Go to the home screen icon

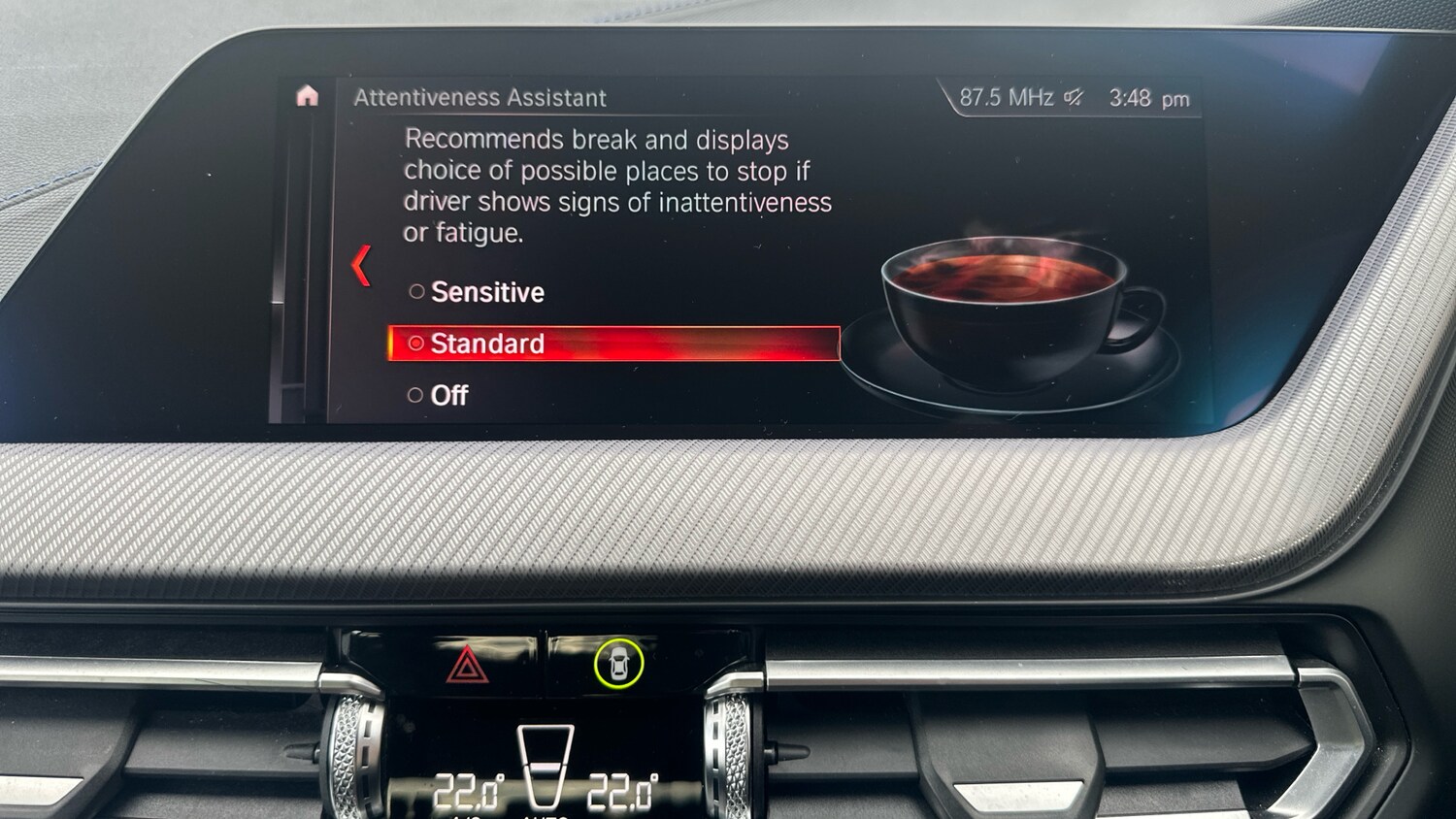tap(308, 96)
